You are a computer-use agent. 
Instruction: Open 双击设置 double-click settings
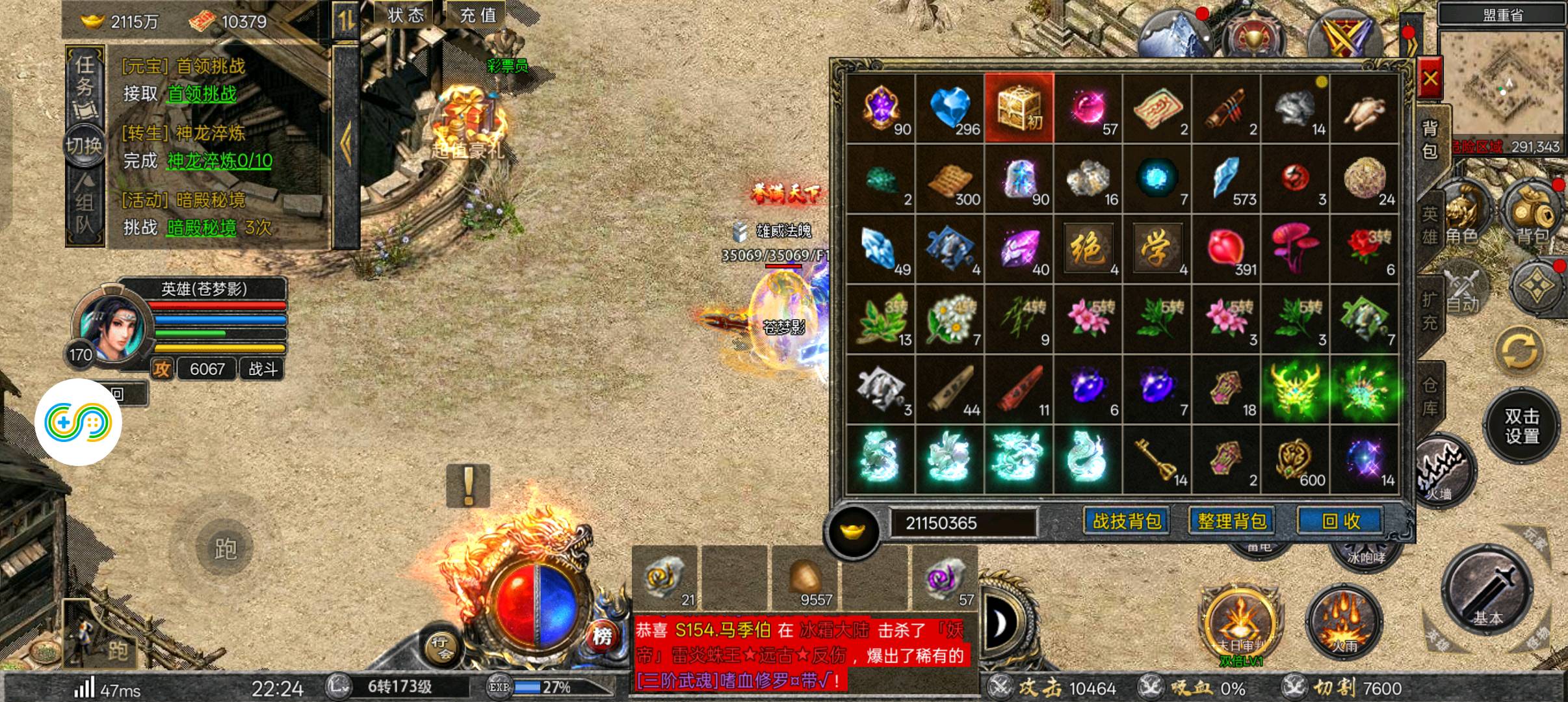pos(1522,426)
